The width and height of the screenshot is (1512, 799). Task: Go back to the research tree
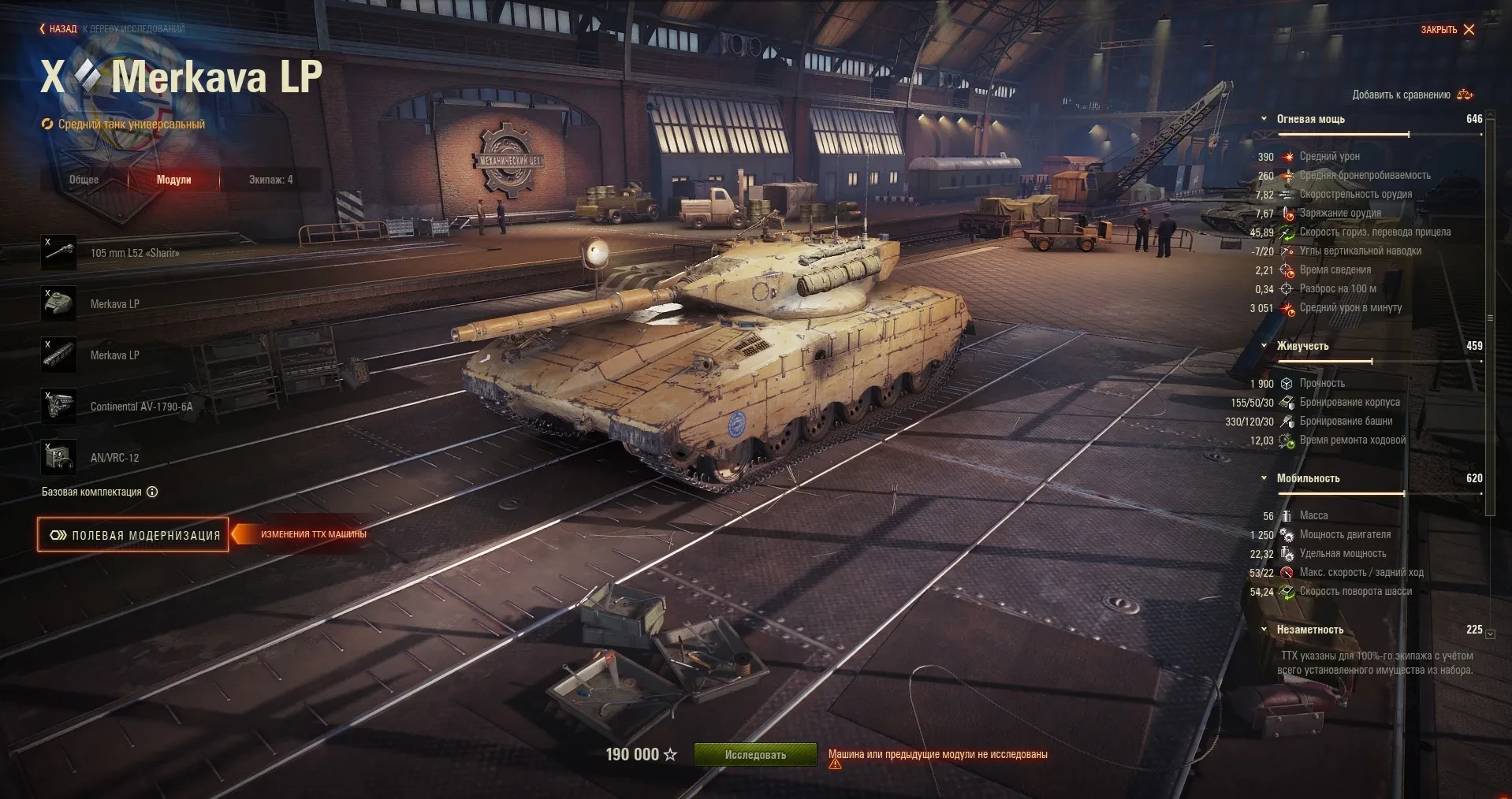click(x=60, y=29)
